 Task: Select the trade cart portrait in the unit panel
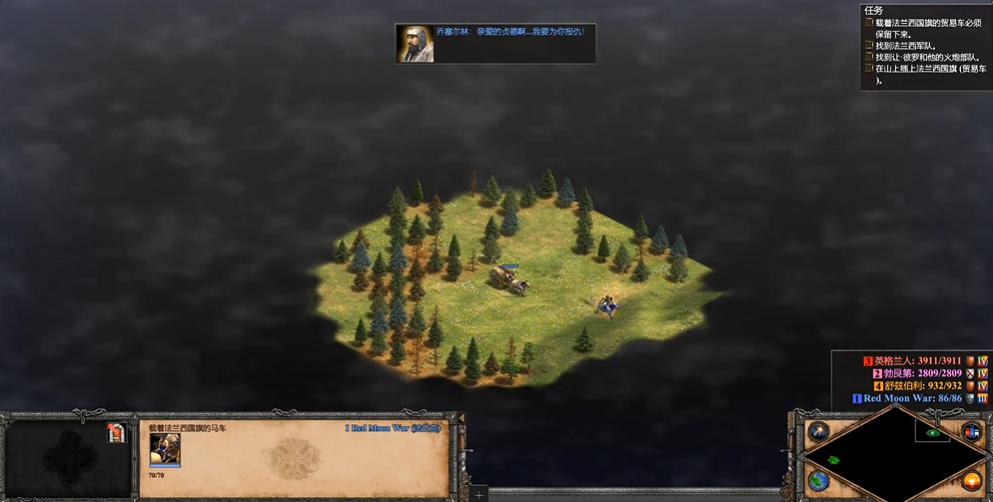click(164, 450)
